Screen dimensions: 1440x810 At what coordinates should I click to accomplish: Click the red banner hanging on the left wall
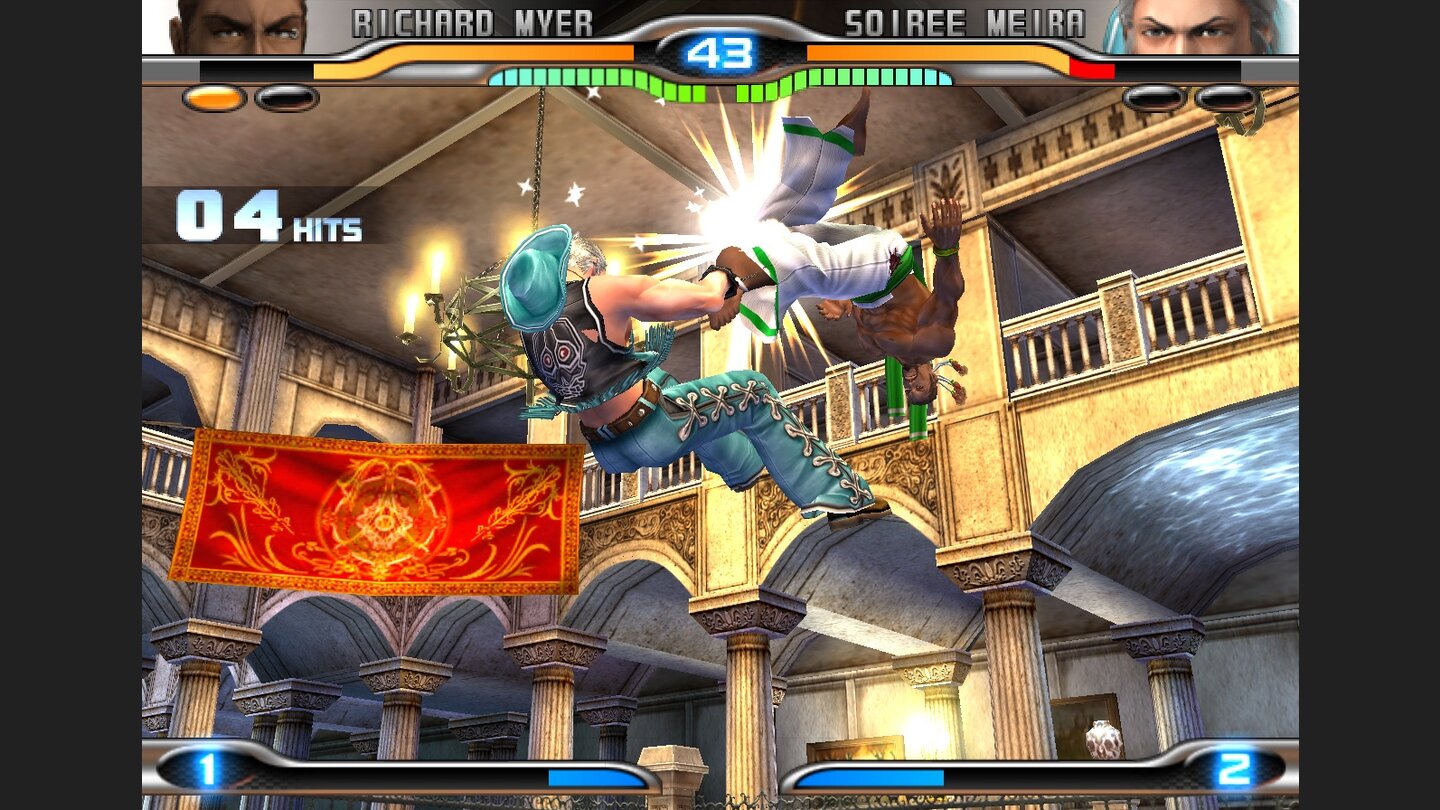click(x=385, y=510)
